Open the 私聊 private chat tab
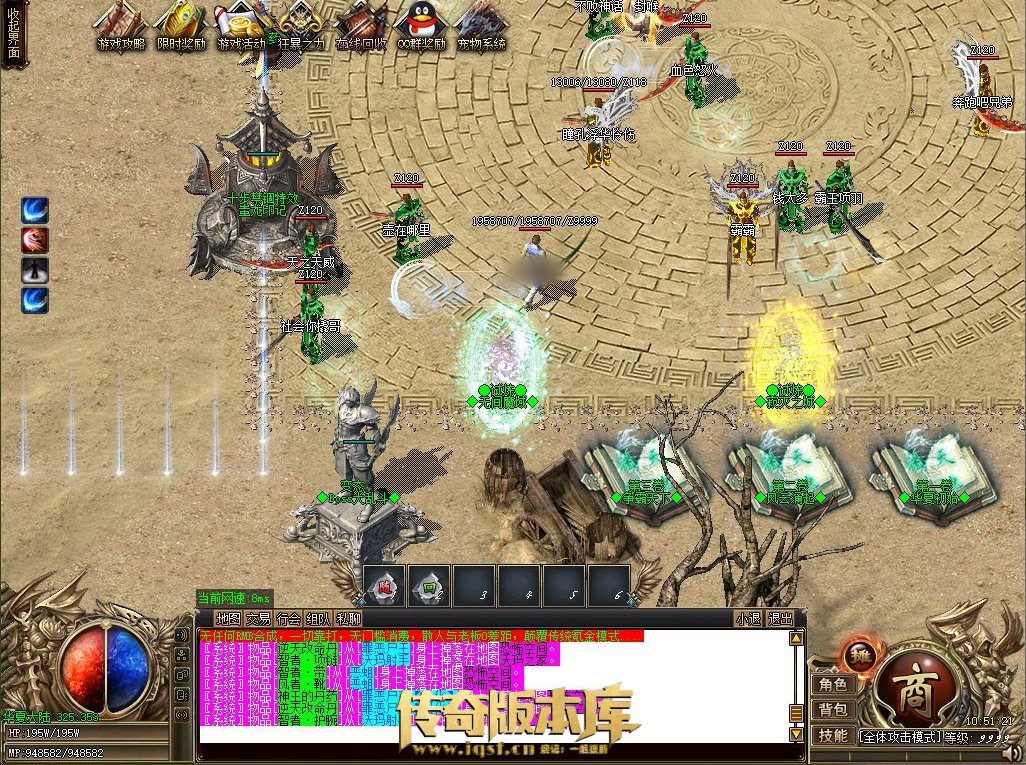 tap(349, 618)
